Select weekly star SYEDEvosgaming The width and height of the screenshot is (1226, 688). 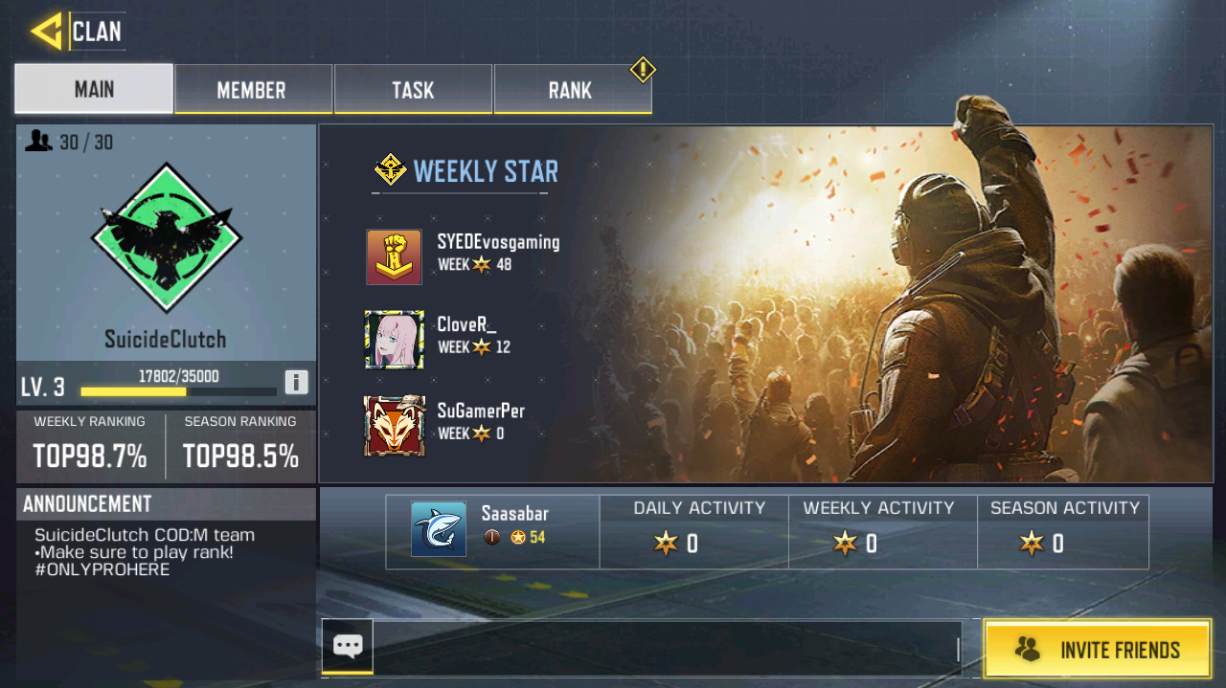(x=394, y=257)
